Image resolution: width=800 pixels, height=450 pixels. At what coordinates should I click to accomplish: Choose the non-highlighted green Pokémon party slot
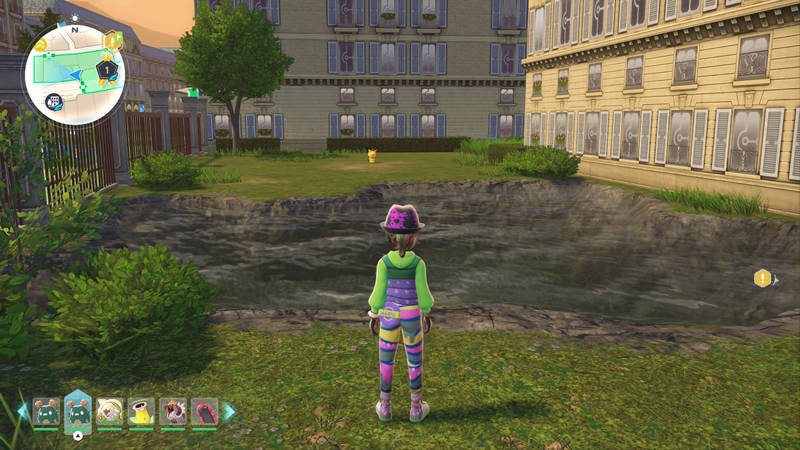[x=46, y=412]
